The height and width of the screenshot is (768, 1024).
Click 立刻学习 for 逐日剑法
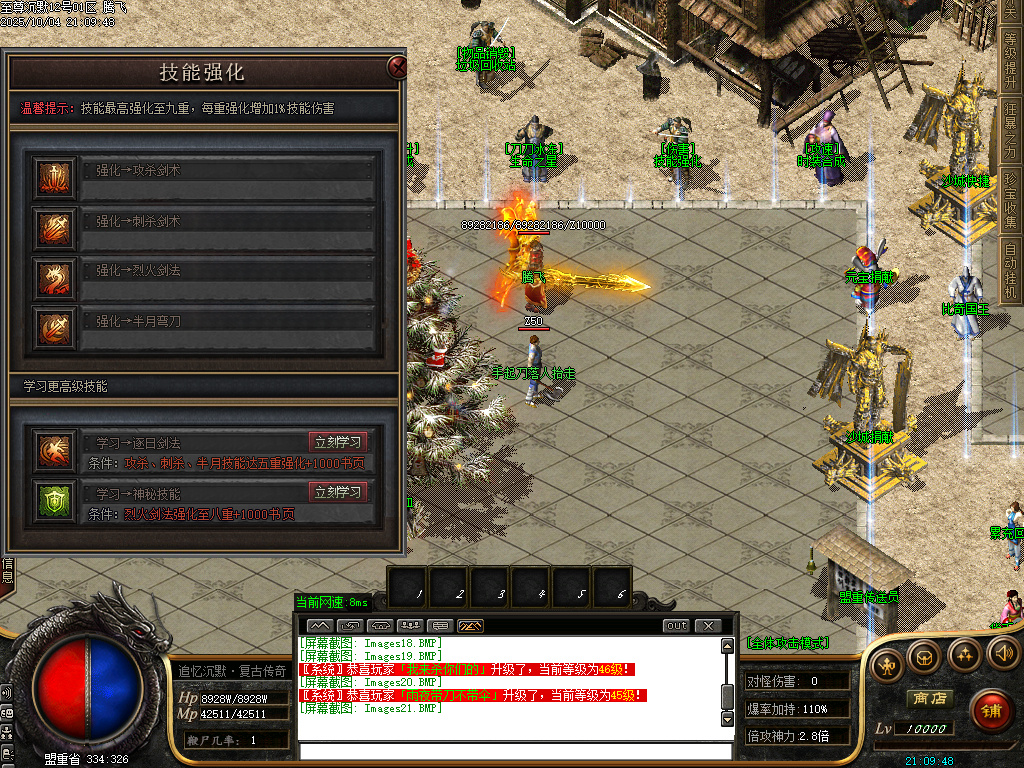coord(338,442)
